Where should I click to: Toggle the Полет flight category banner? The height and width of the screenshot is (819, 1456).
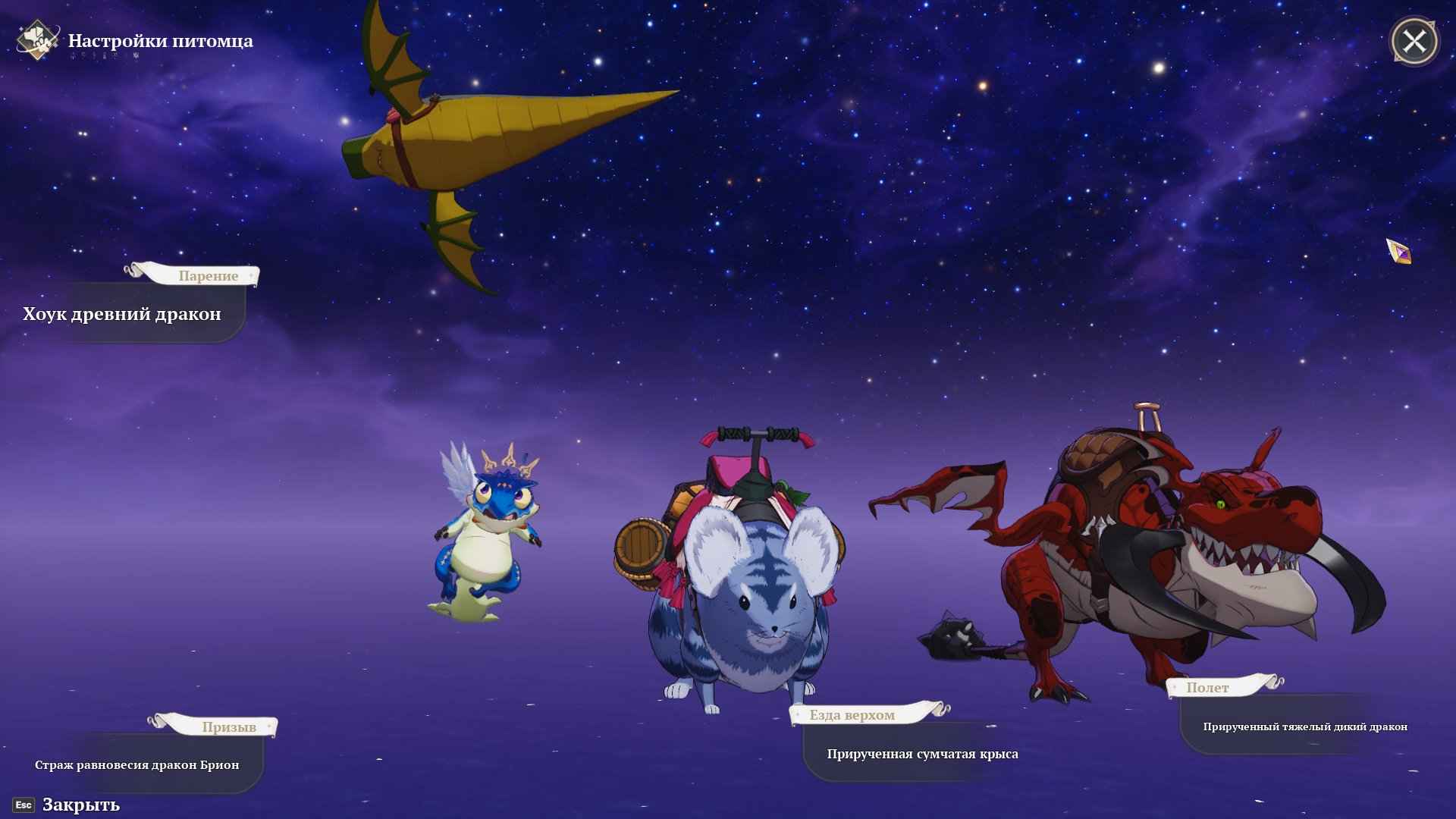1208,687
